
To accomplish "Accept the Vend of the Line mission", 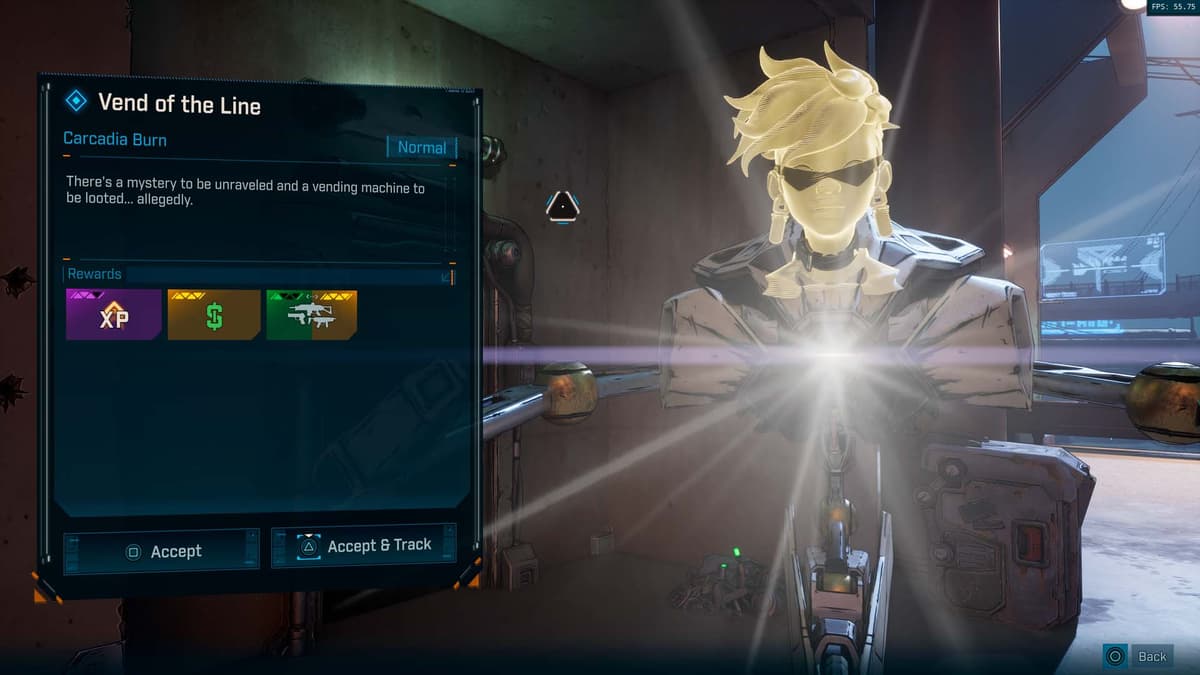I will tap(161, 551).
